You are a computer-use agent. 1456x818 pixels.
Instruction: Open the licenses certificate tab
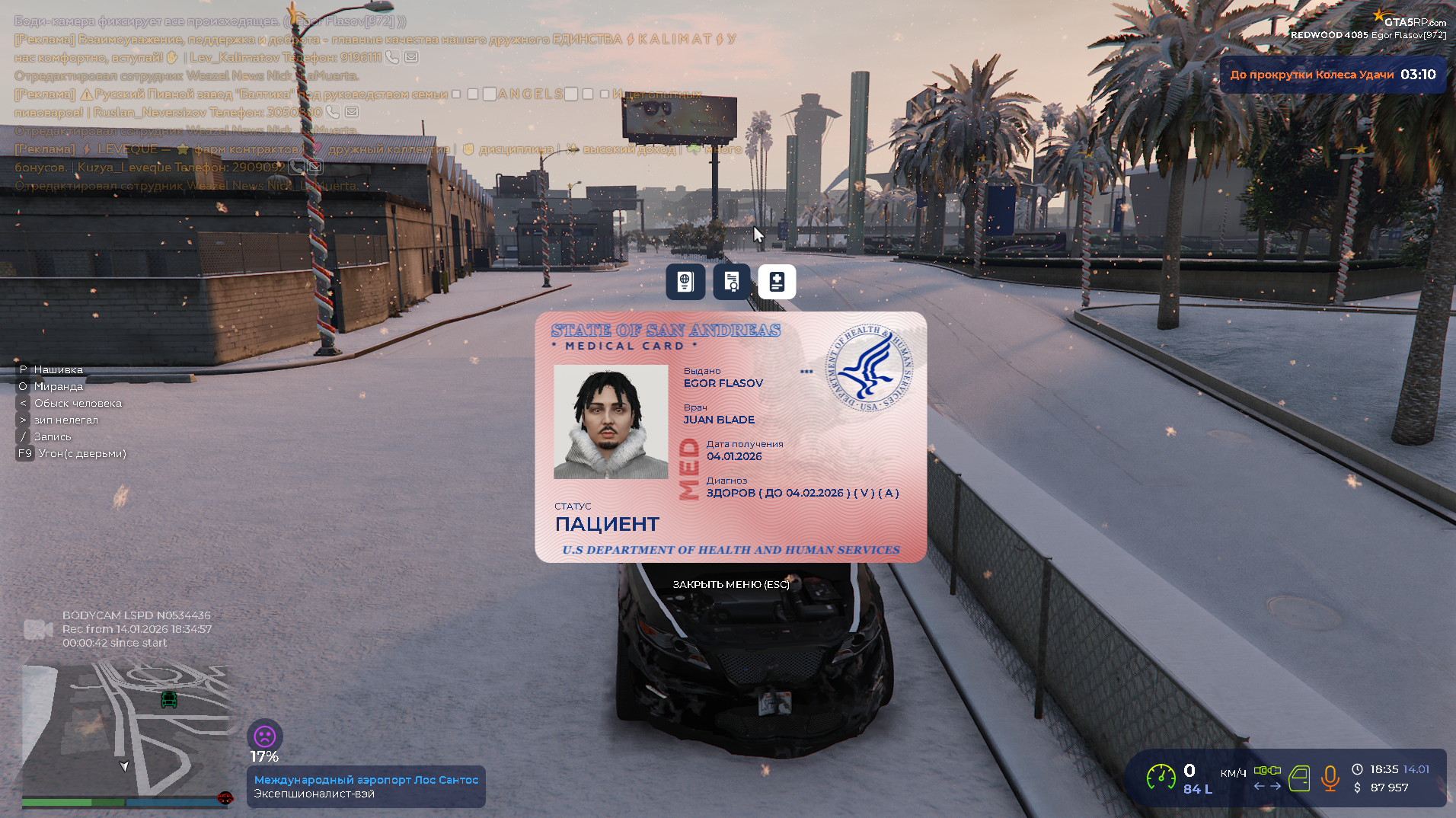coord(731,282)
